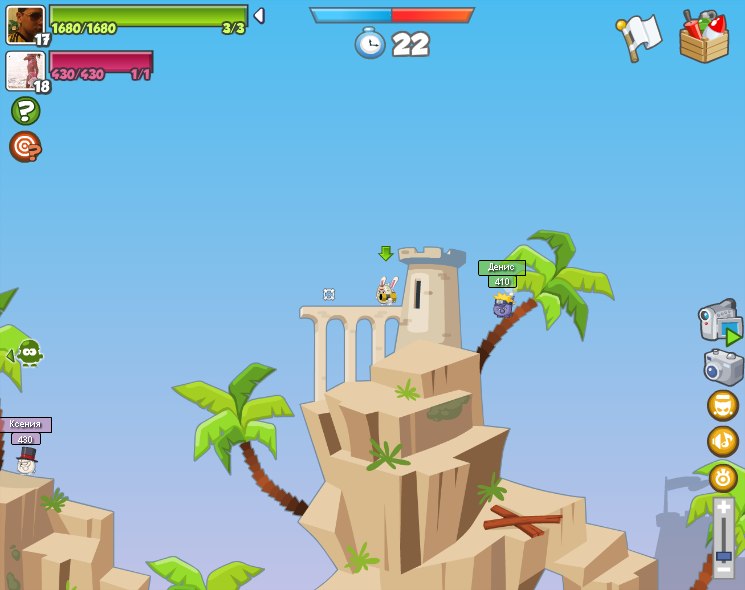The image size is (745, 590).
Task: Zoom out with the minus button
Action: pyautogui.click(x=723, y=569)
